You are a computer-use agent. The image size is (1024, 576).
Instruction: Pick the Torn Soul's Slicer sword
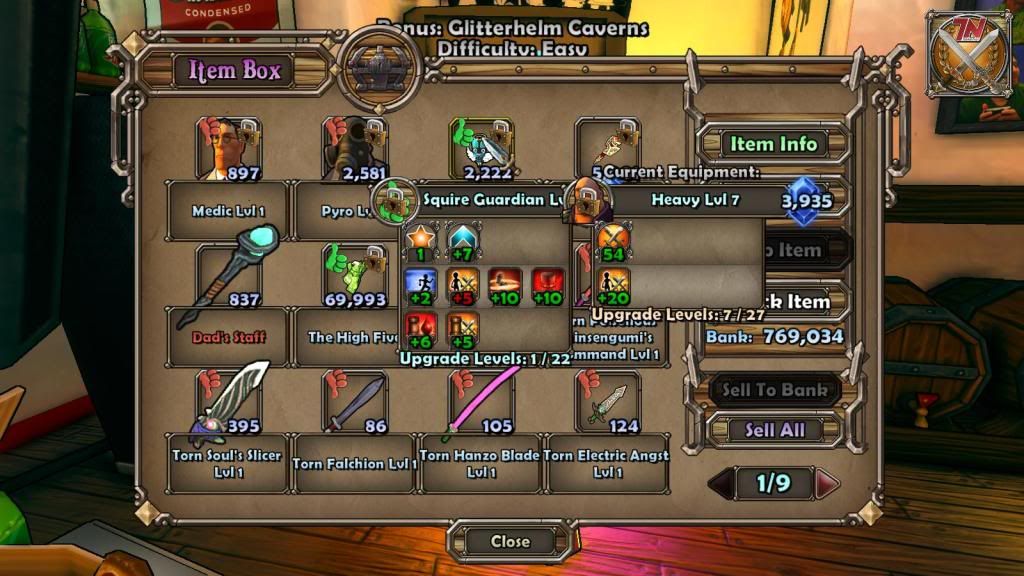(x=228, y=402)
